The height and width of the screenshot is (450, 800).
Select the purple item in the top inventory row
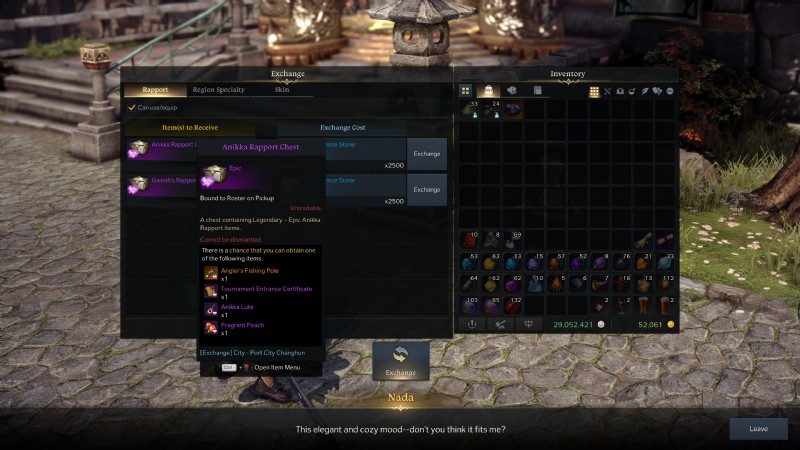(x=513, y=109)
